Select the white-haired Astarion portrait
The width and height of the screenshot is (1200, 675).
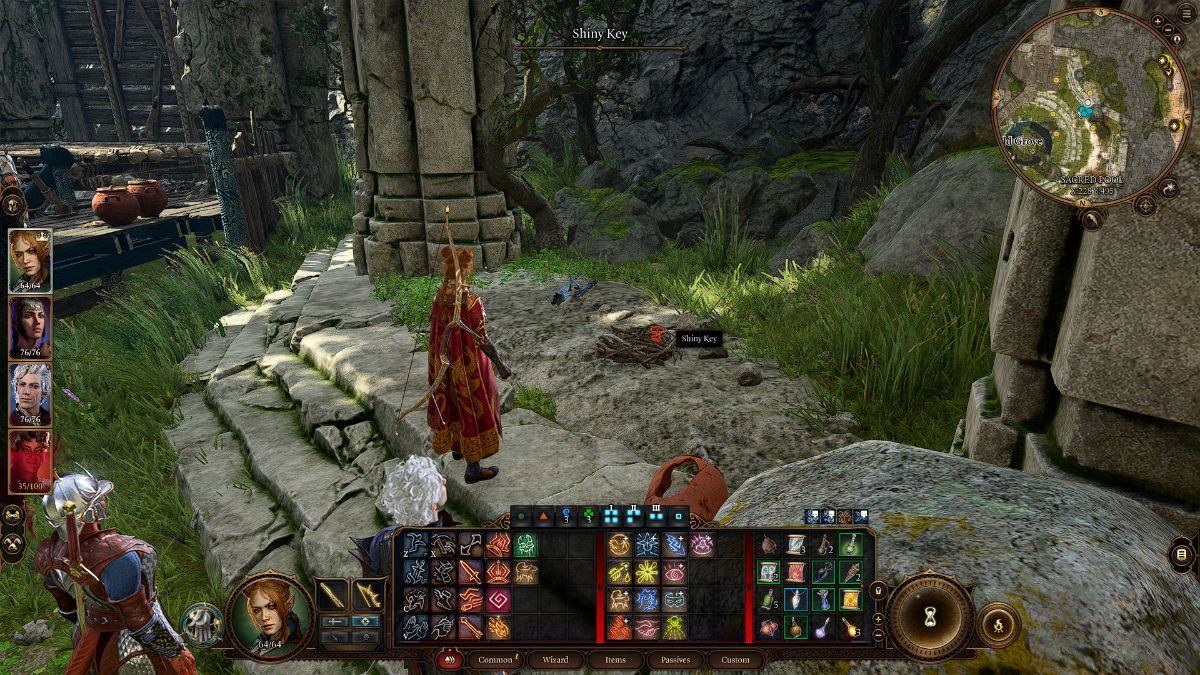coord(31,394)
